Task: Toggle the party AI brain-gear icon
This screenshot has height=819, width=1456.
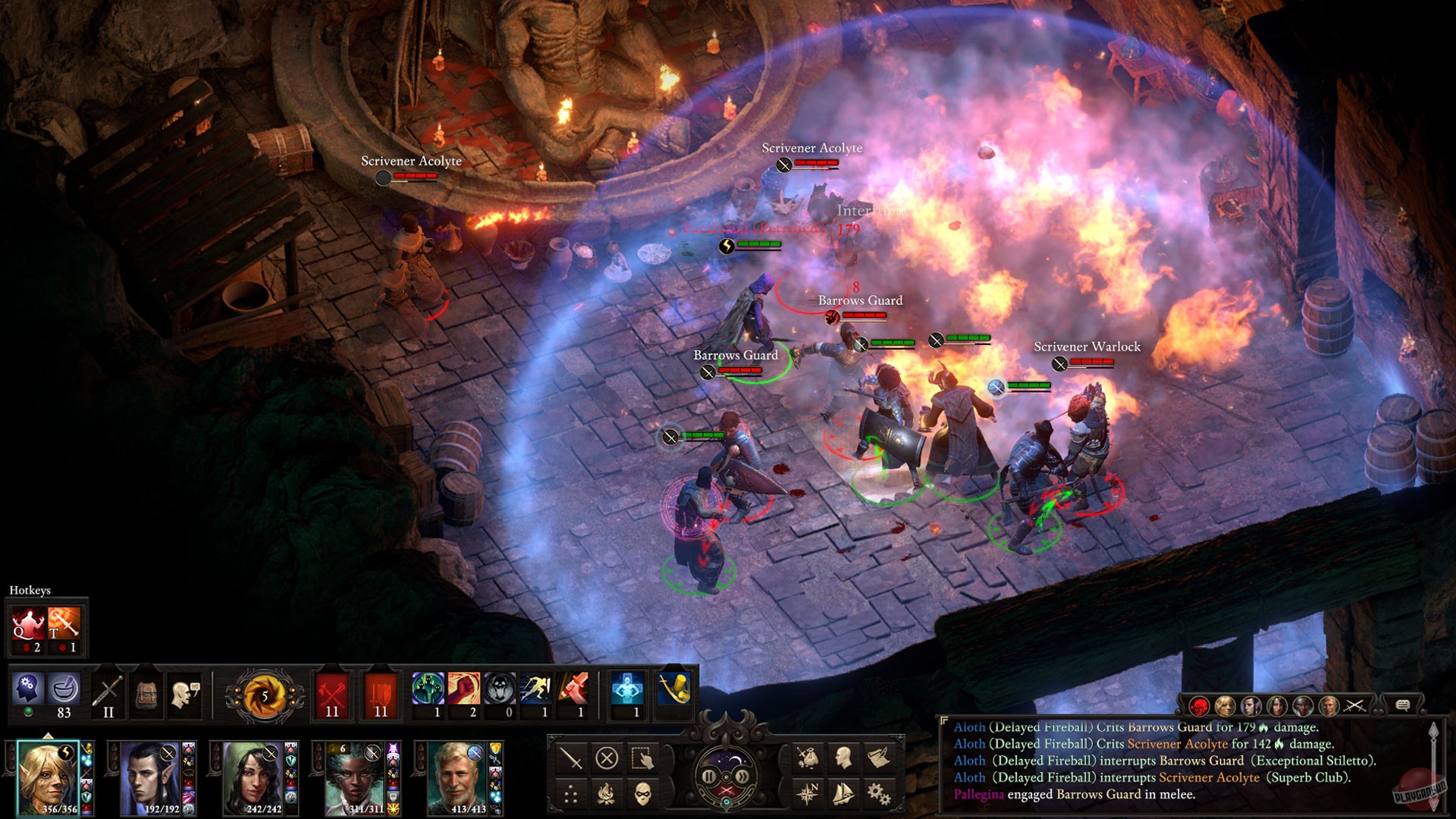Action: point(27,689)
